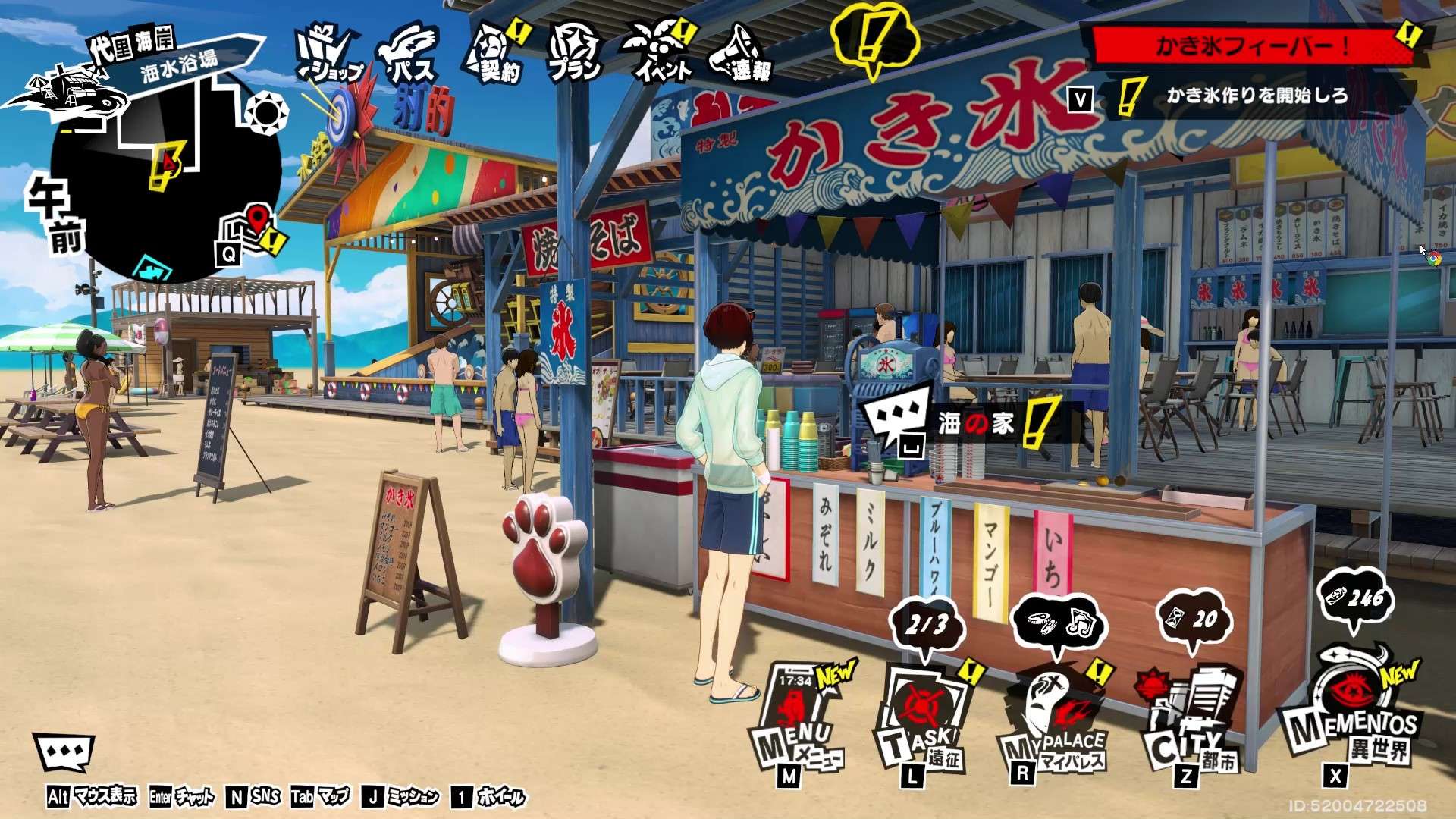
Task: Open the map marker icon beside minimap
Action: click(x=246, y=226)
